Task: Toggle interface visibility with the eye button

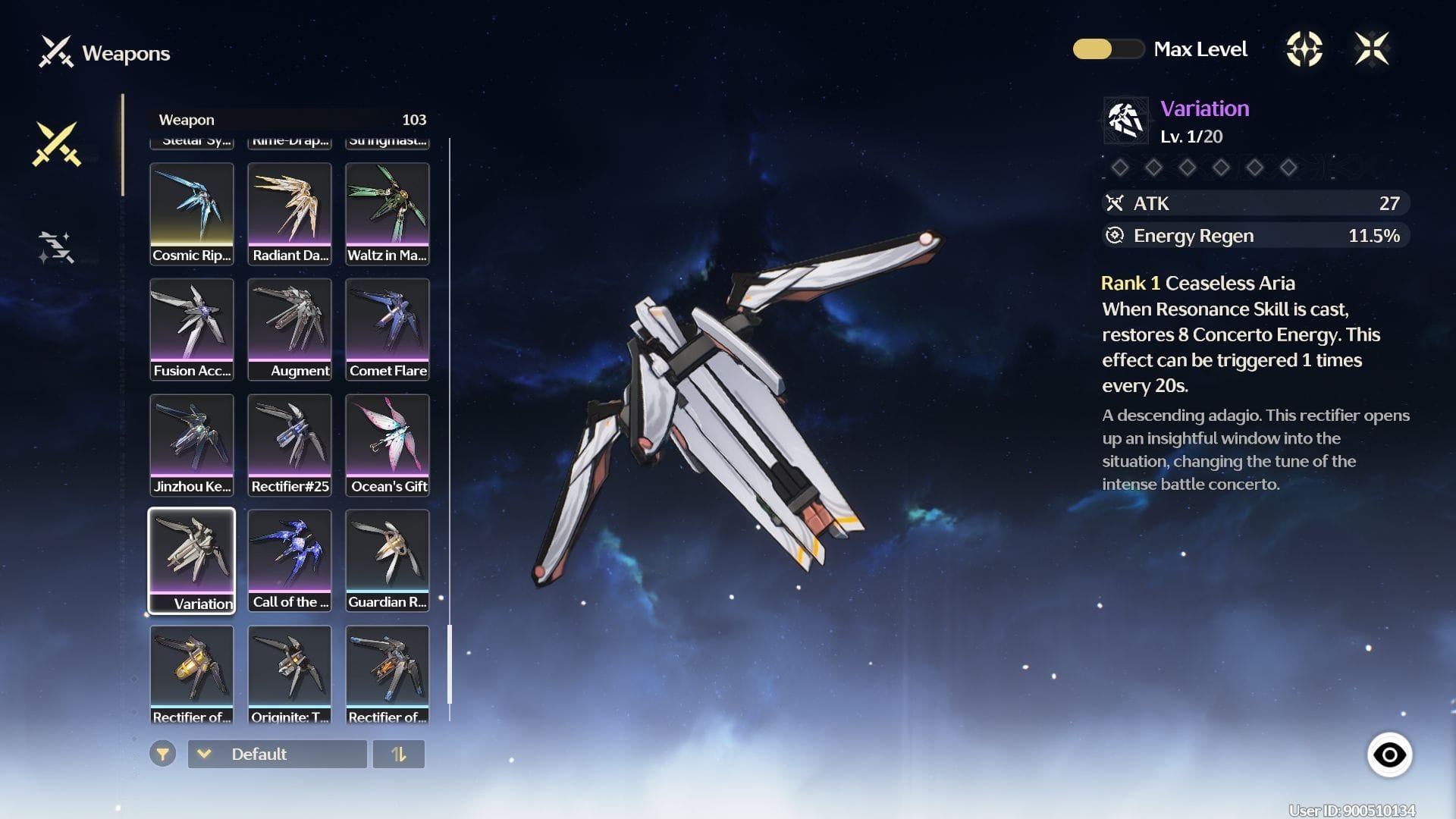Action: coord(1389,755)
